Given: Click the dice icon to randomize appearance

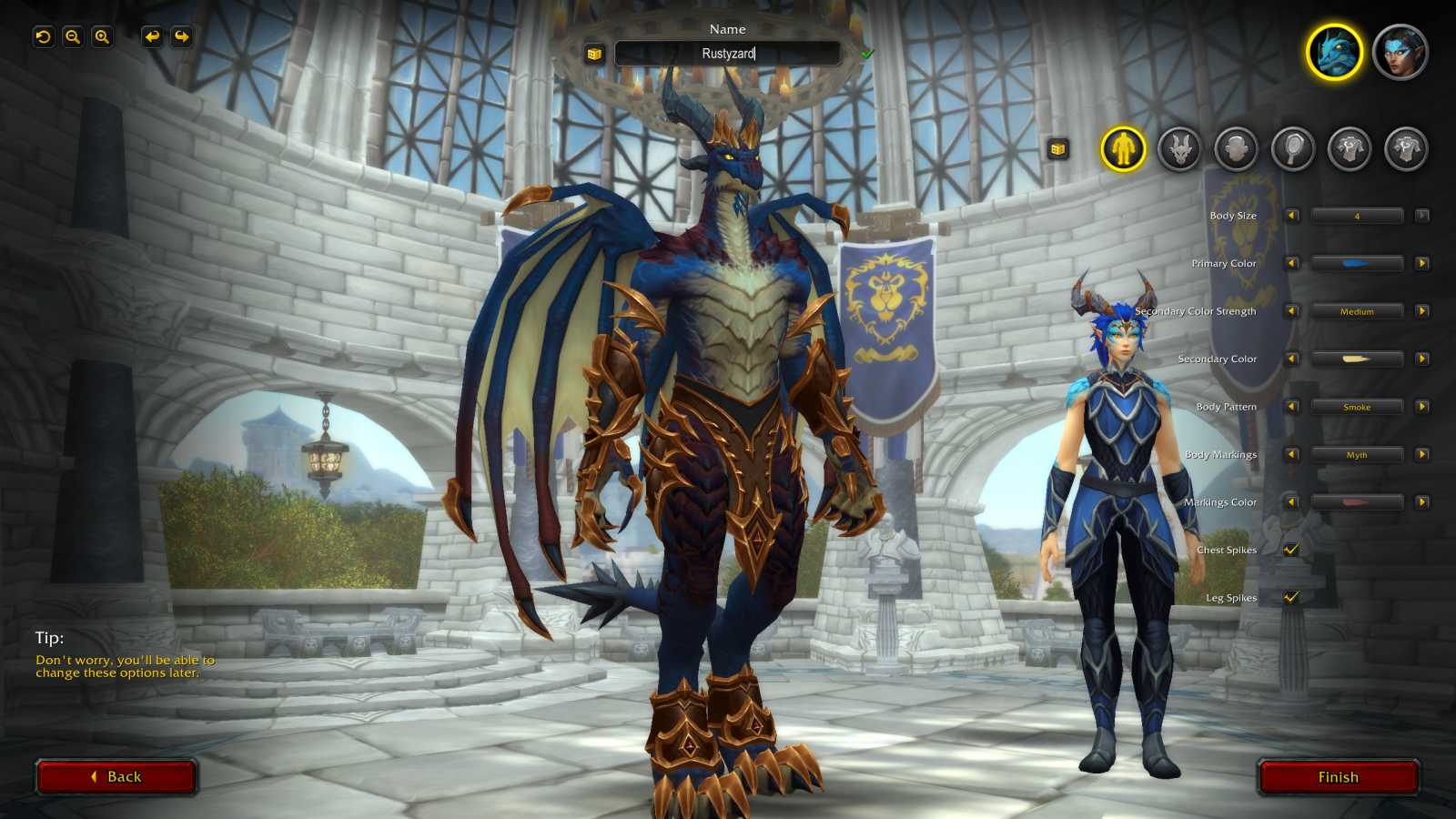Looking at the screenshot, I should point(1058,148).
